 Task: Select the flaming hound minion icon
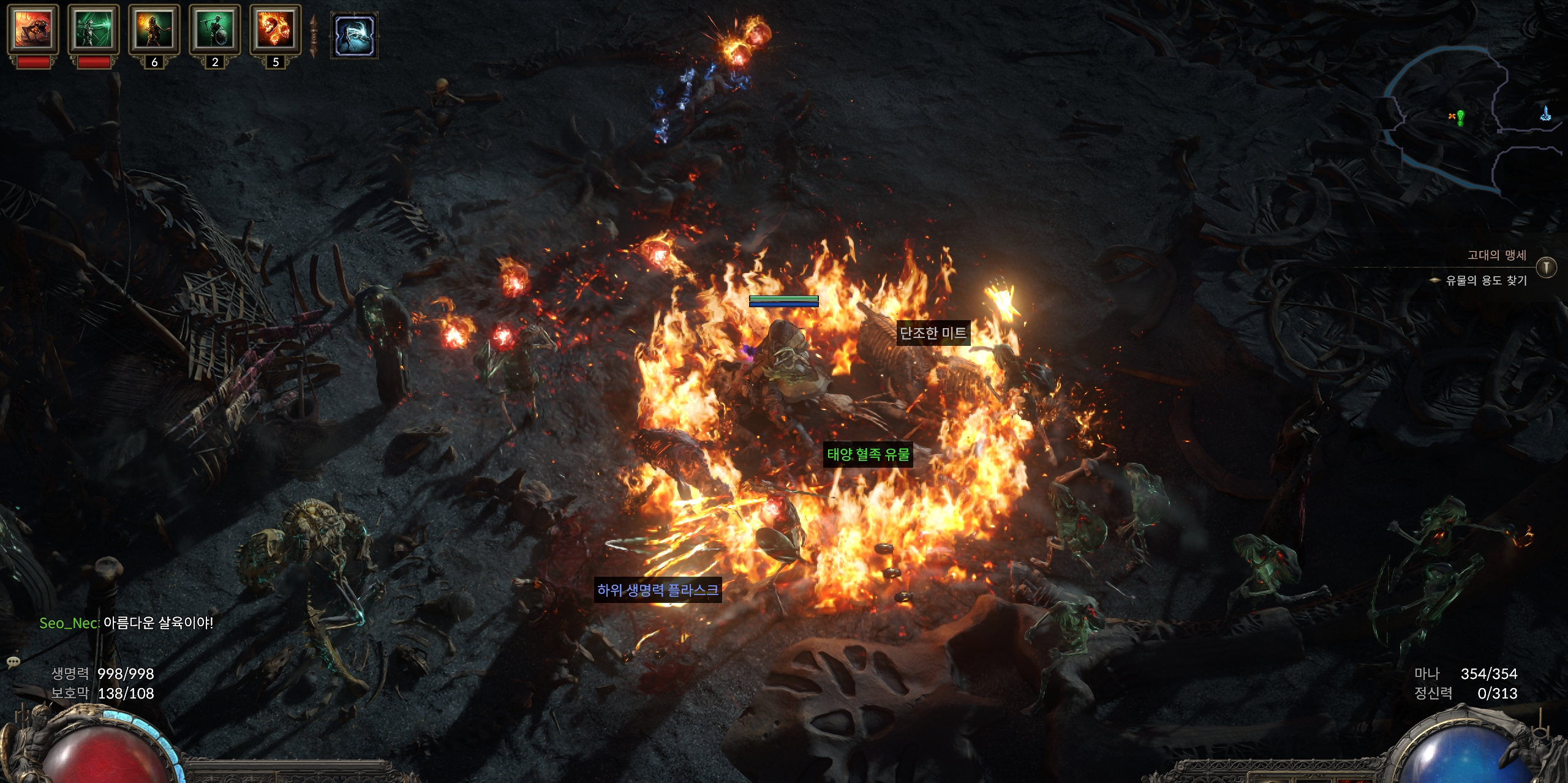(x=33, y=28)
